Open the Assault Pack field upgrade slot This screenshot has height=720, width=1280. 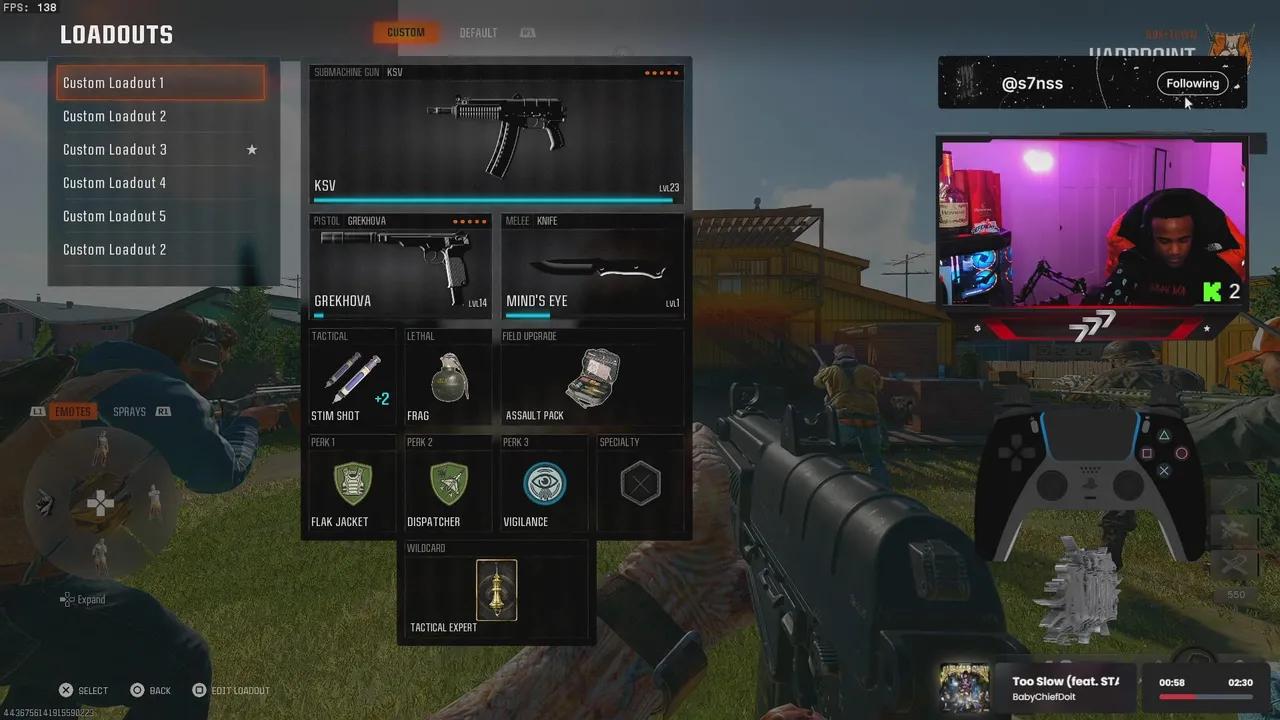pyautogui.click(x=592, y=379)
